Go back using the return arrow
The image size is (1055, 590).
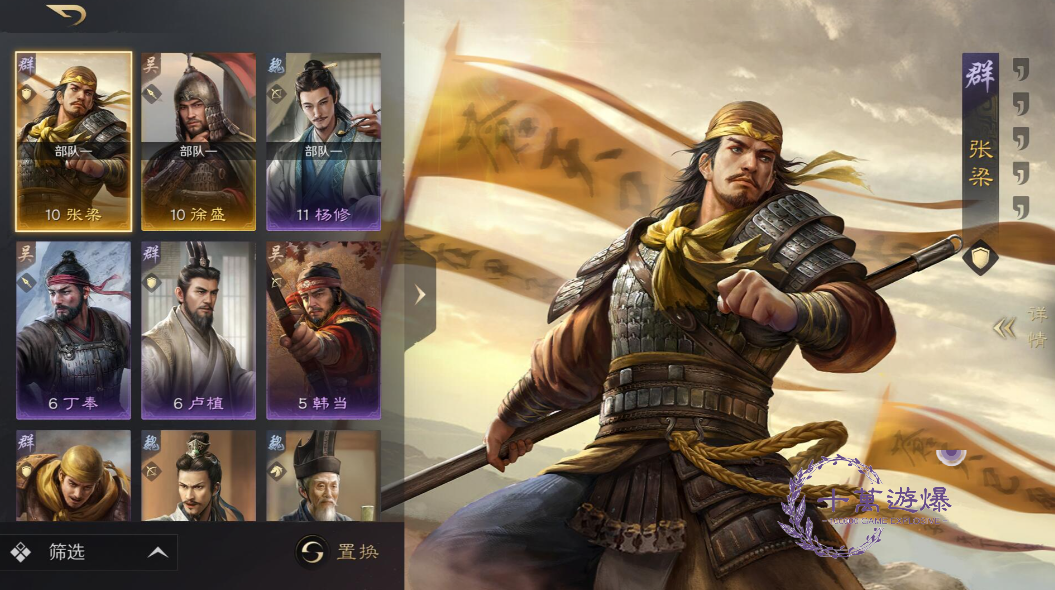(66, 15)
